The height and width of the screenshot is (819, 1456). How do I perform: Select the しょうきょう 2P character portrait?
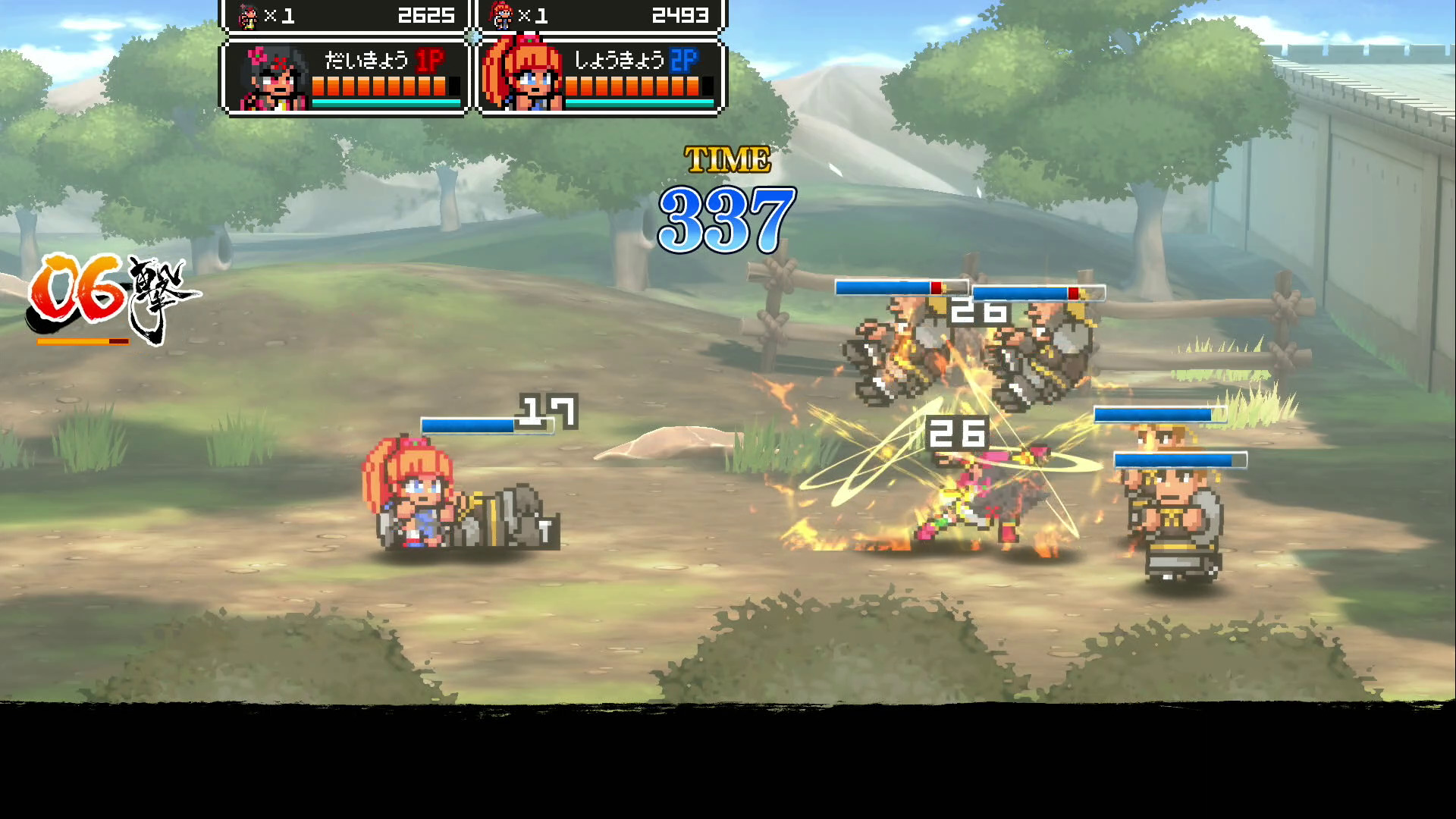[x=523, y=78]
